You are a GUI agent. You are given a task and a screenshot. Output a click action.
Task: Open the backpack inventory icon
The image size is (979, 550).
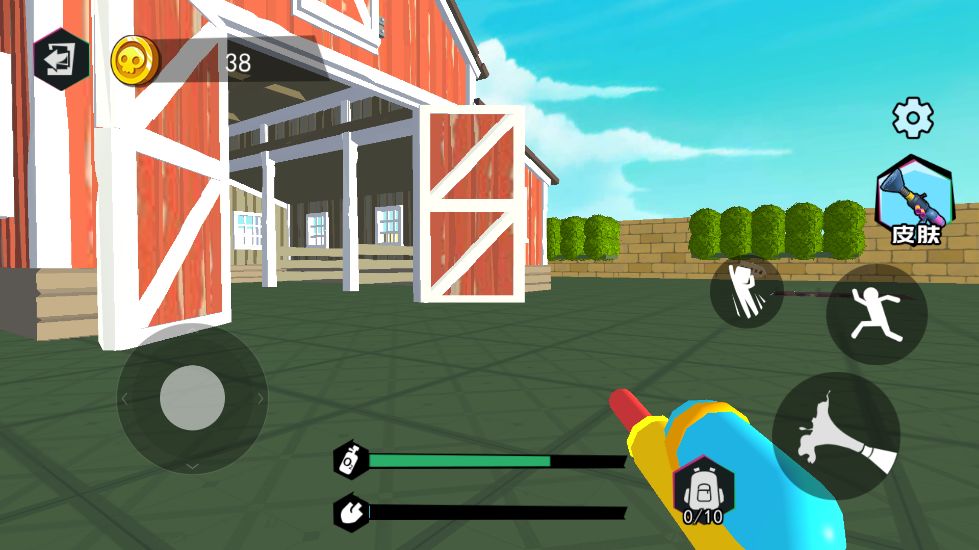(x=703, y=490)
